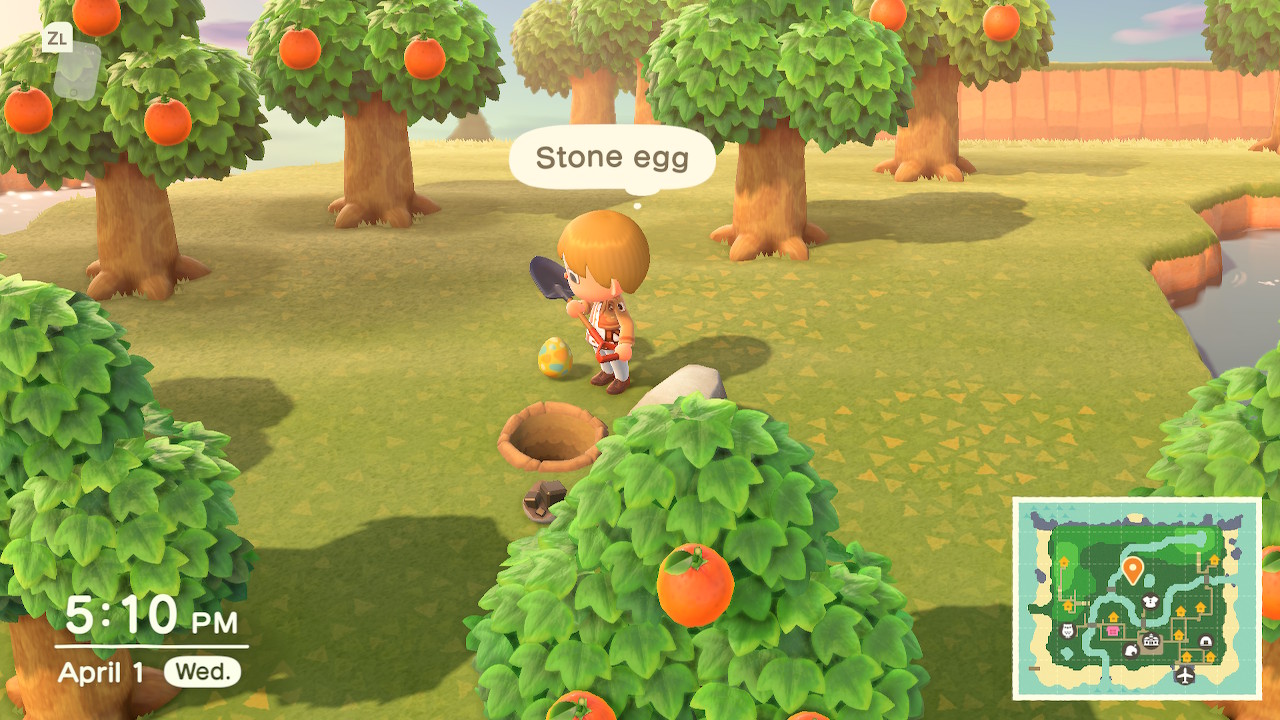Click the Stone egg speech bubble
This screenshot has height=720, width=1280.
pos(612,158)
